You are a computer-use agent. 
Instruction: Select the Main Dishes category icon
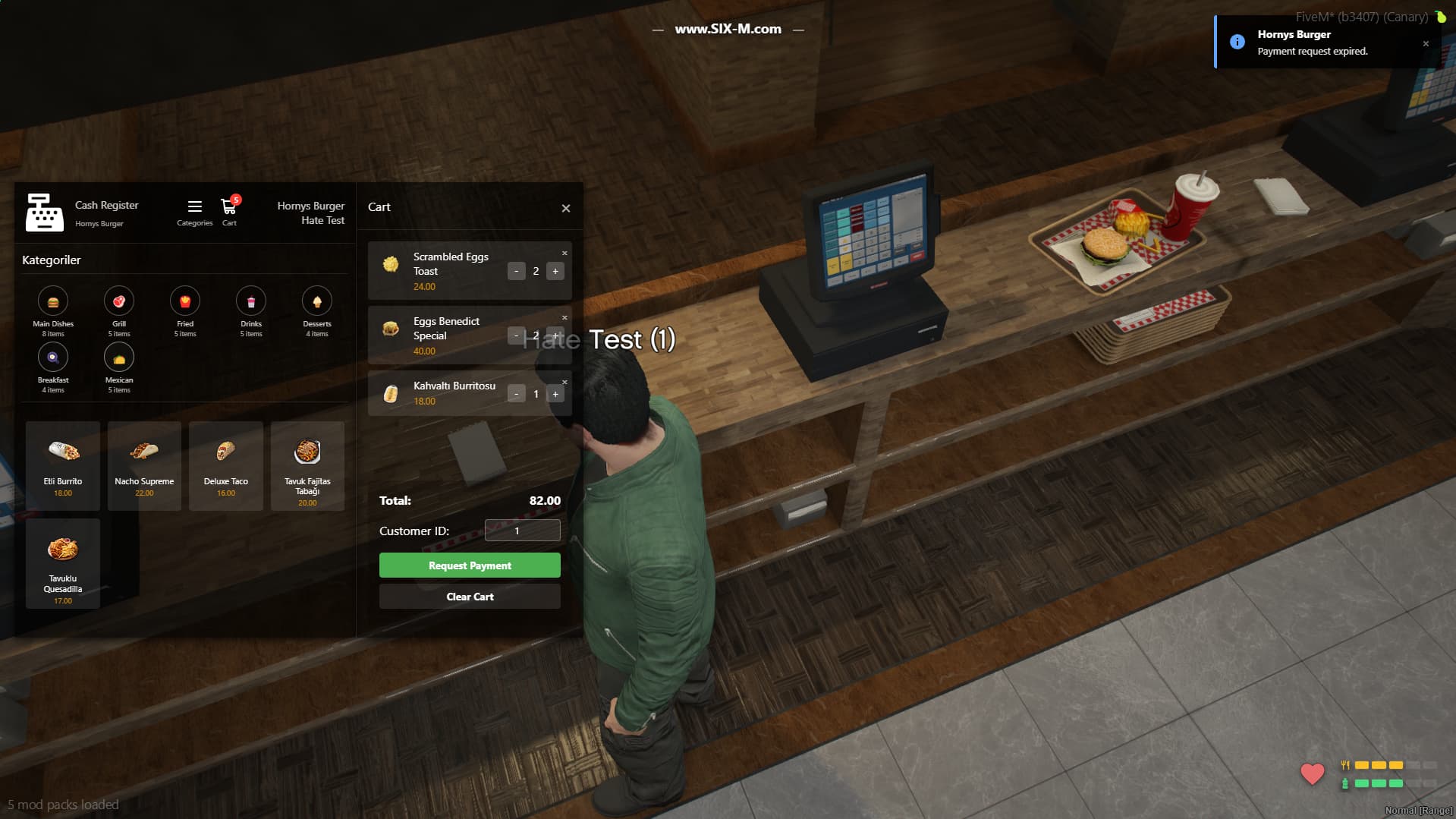(52, 301)
